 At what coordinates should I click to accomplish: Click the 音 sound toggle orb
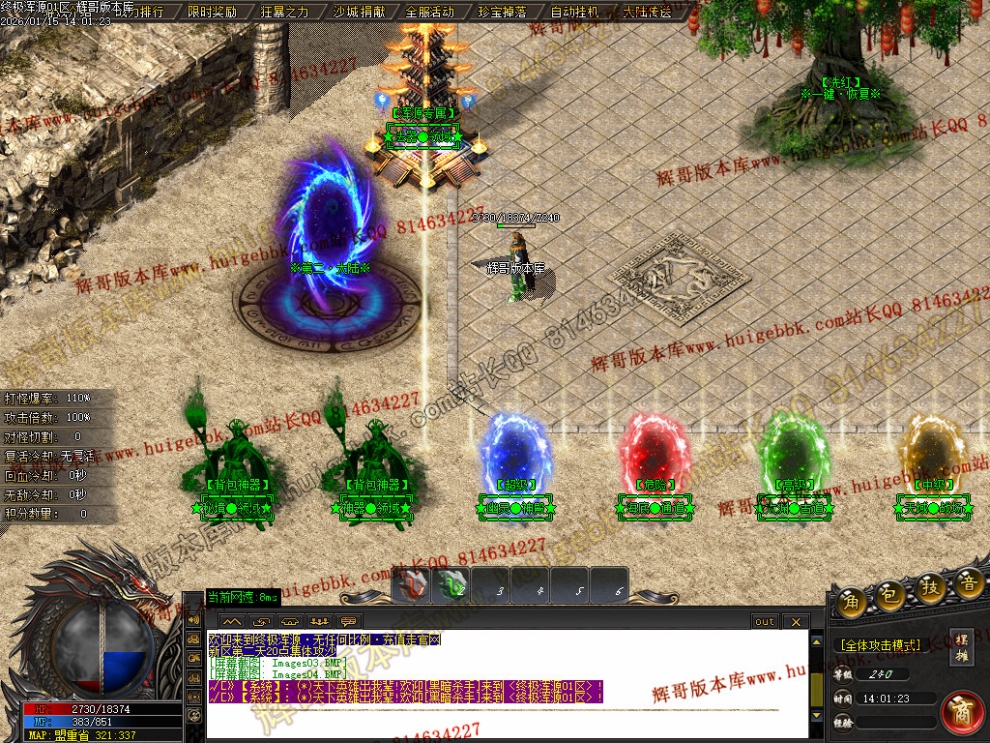968,582
